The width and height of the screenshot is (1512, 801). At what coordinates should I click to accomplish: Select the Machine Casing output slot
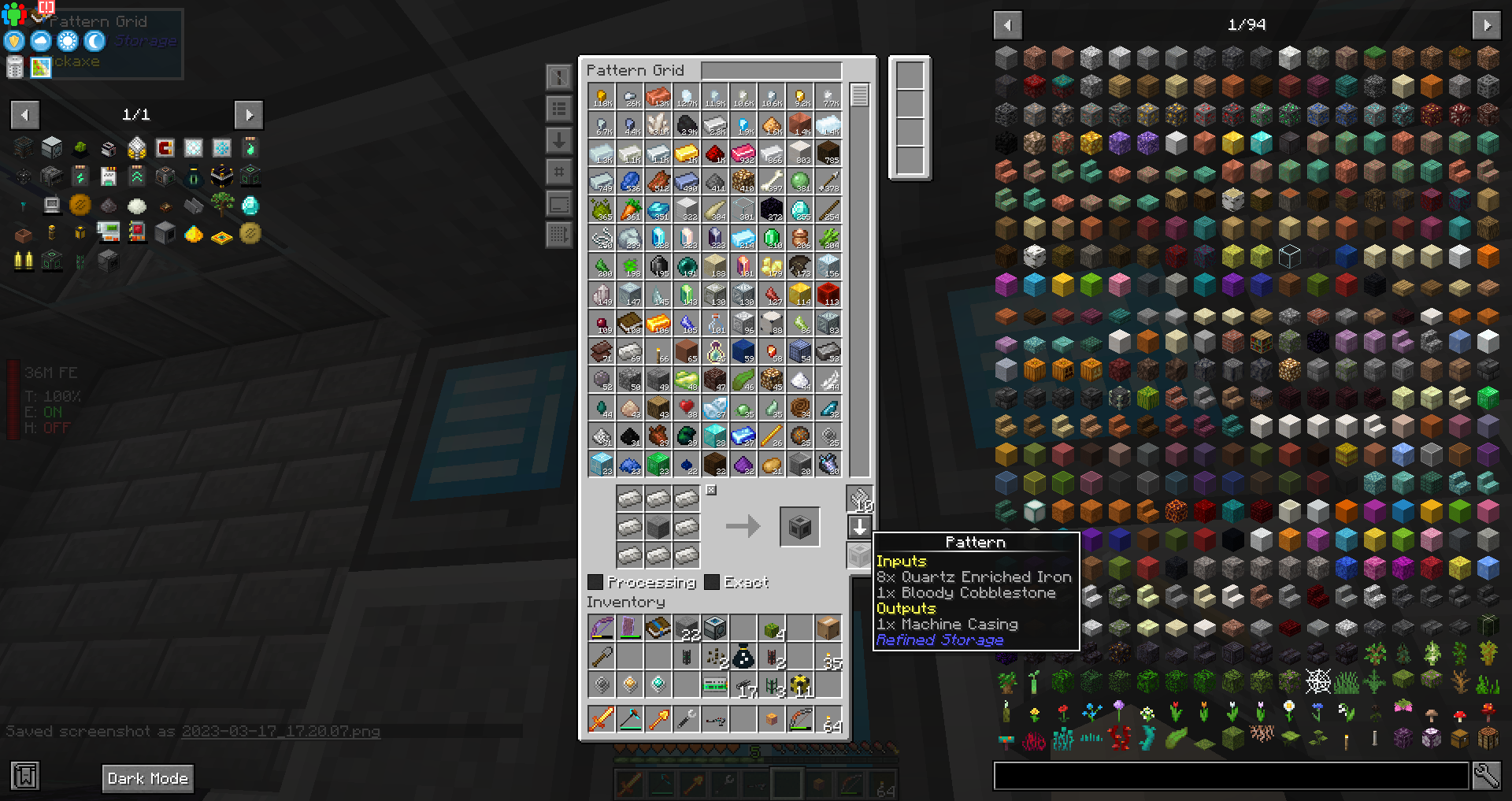[799, 527]
